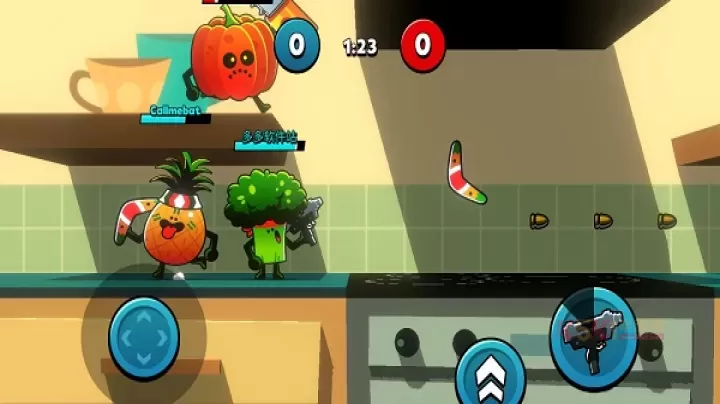This screenshot has width=720, height=404.
Task: Fire using the submachine gun button
Action: pyautogui.click(x=594, y=333)
